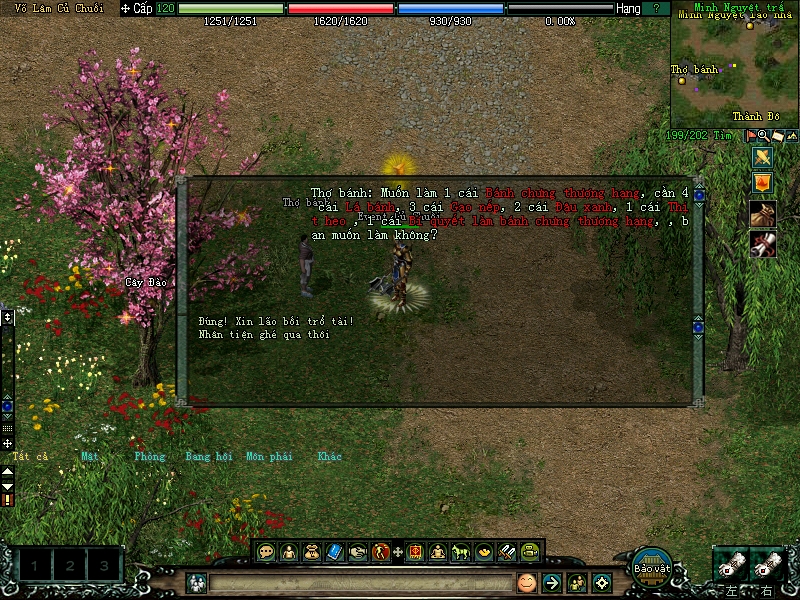
Task: Show the "Bang hội" guild chat tab
Action: coord(209,457)
